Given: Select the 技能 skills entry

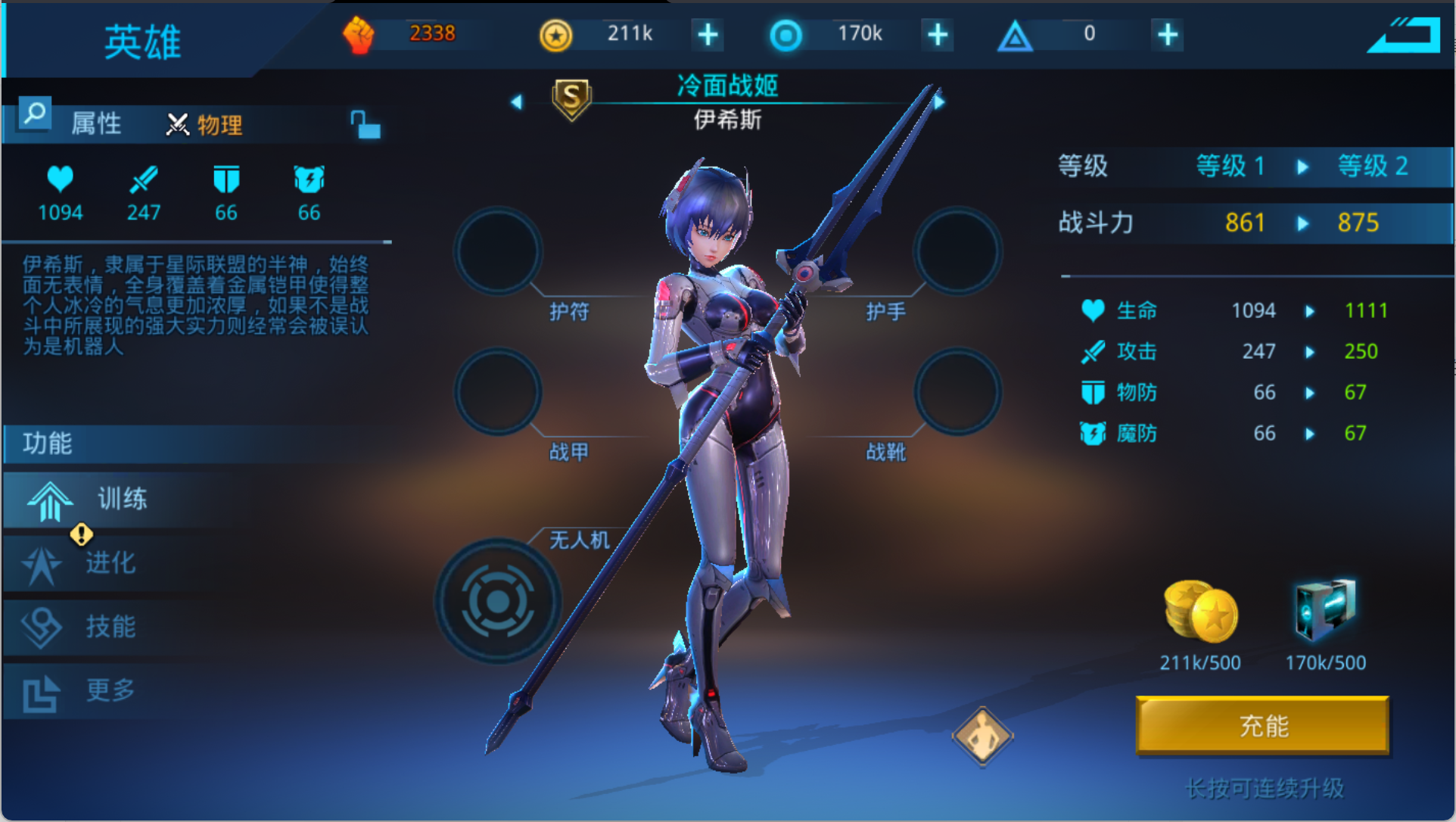Looking at the screenshot, I should pyautogui.click(x=110, y=627).
